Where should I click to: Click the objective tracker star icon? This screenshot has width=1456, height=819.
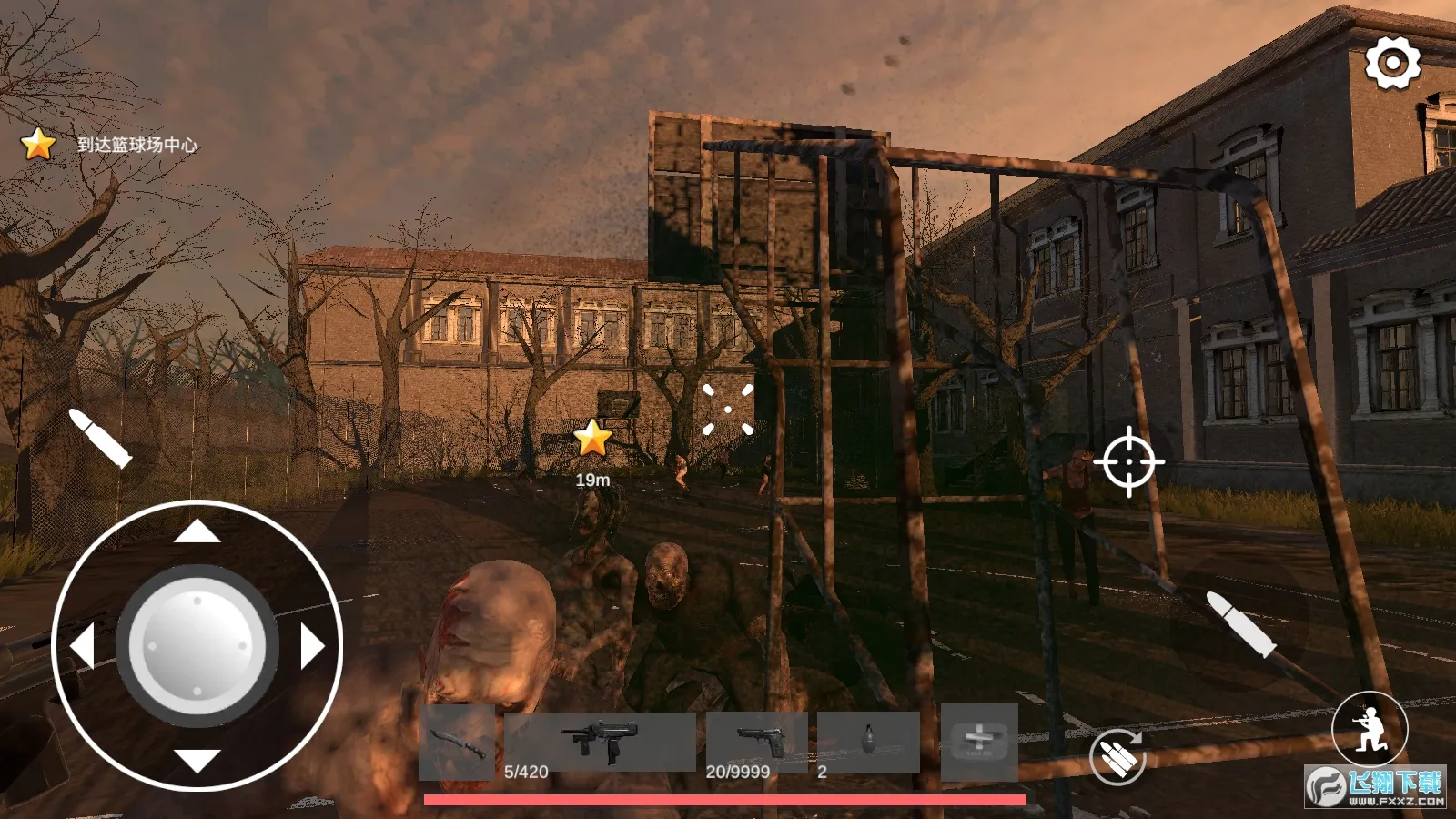click(38, 144)
